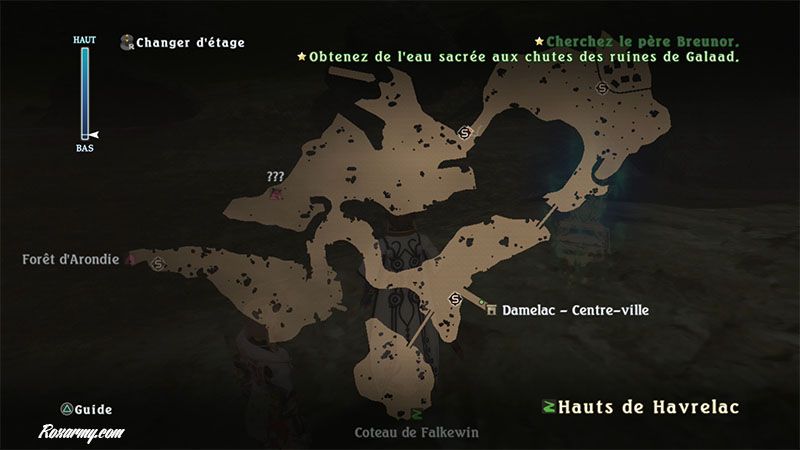Screen dimensions: 800x450
Task: Select the Damelac - Centre-ville map marker
Action: (x=492, y=311)
